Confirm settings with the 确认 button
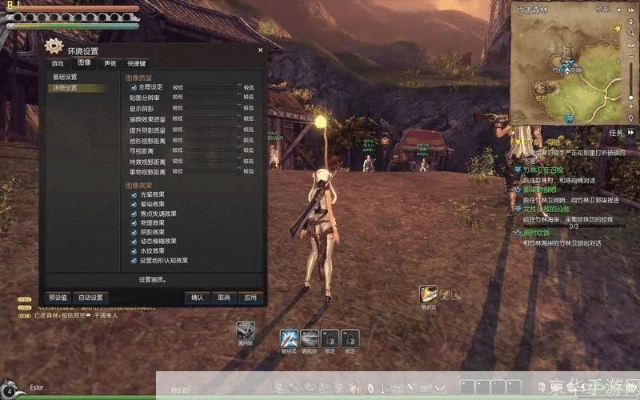The width and height of the screenshot is (640, 400). click(197, 297)
